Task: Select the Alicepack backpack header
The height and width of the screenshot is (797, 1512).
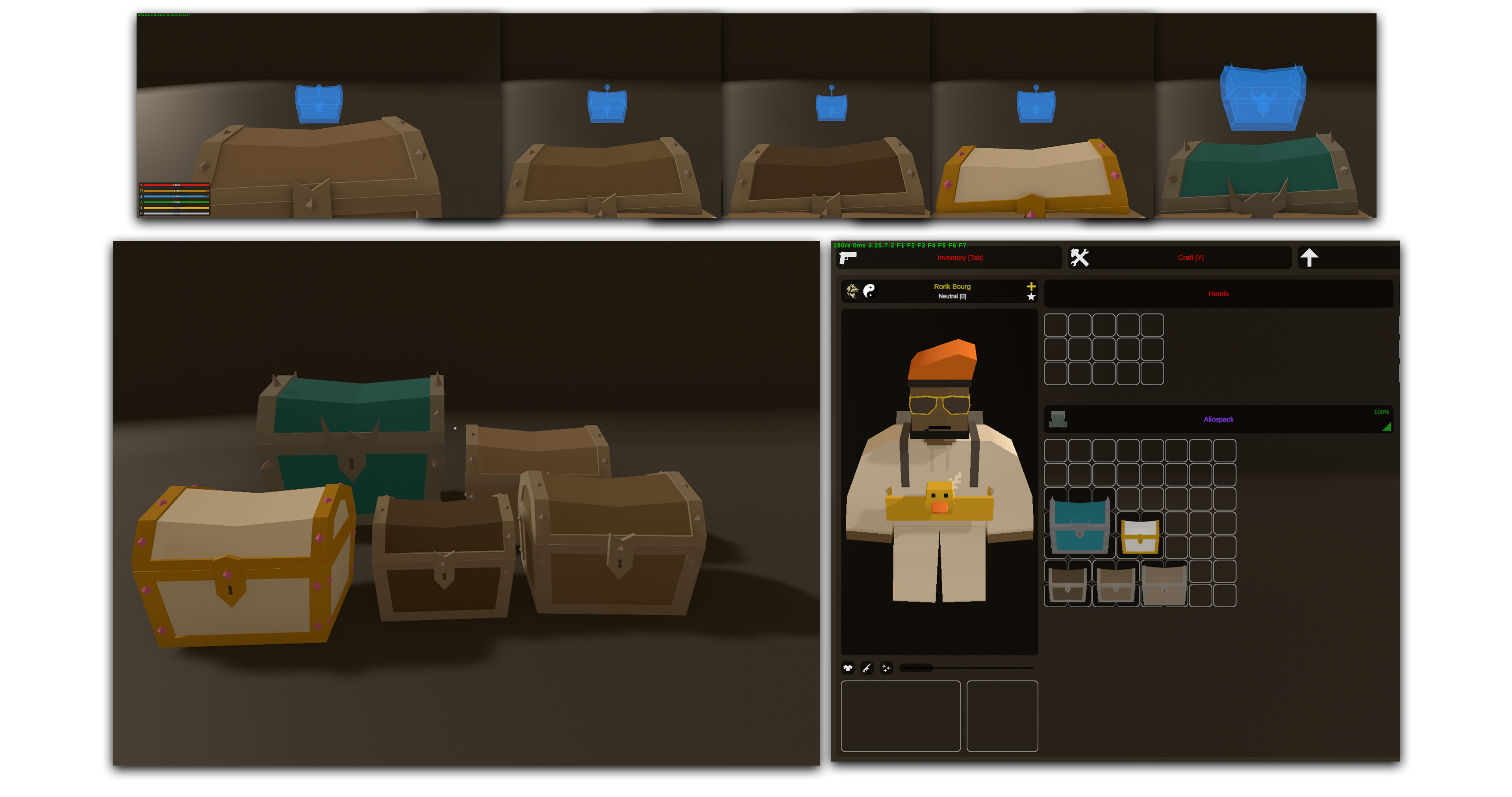Action: (1218, 419)
